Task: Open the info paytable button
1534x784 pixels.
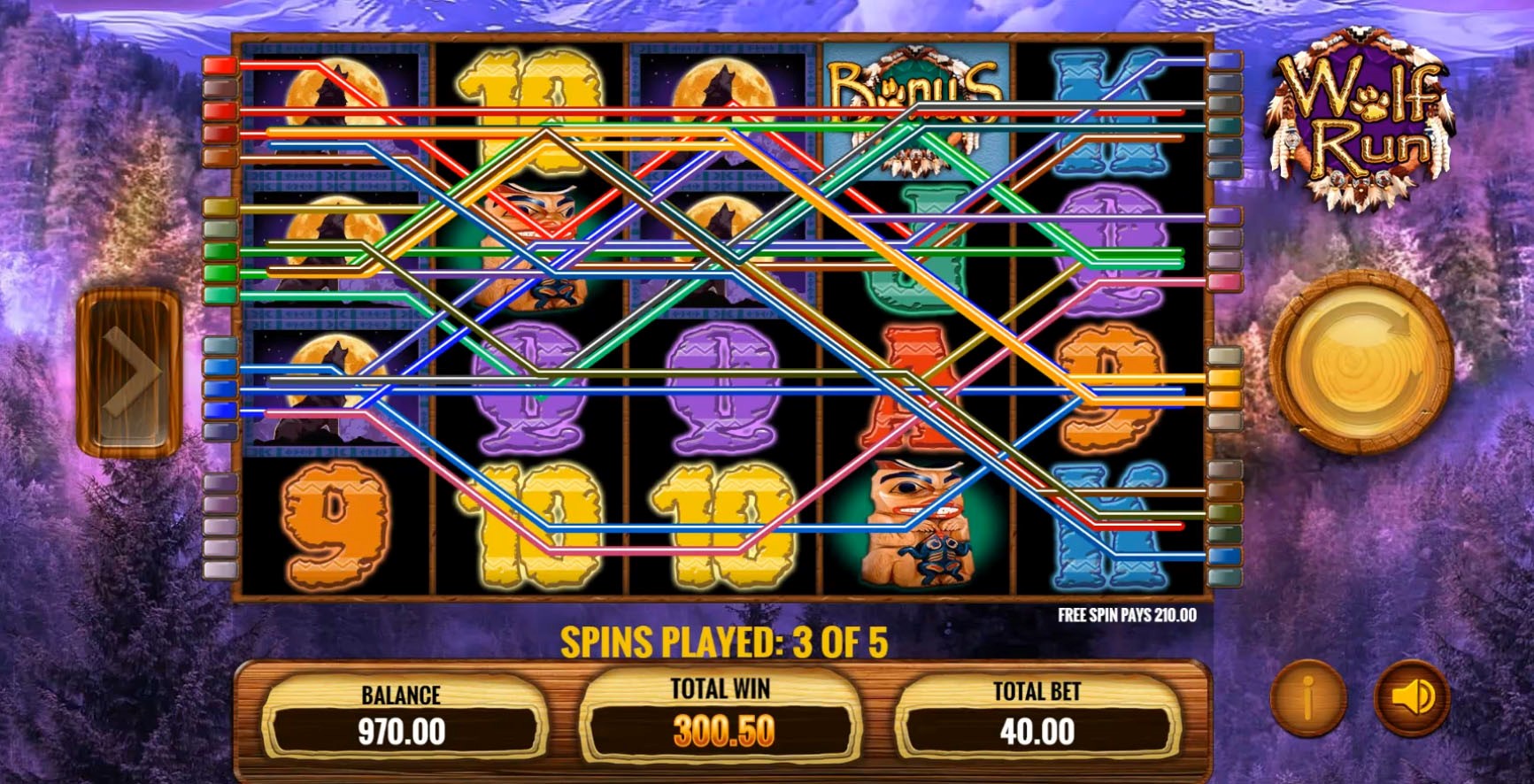Action: [1307, 699]
